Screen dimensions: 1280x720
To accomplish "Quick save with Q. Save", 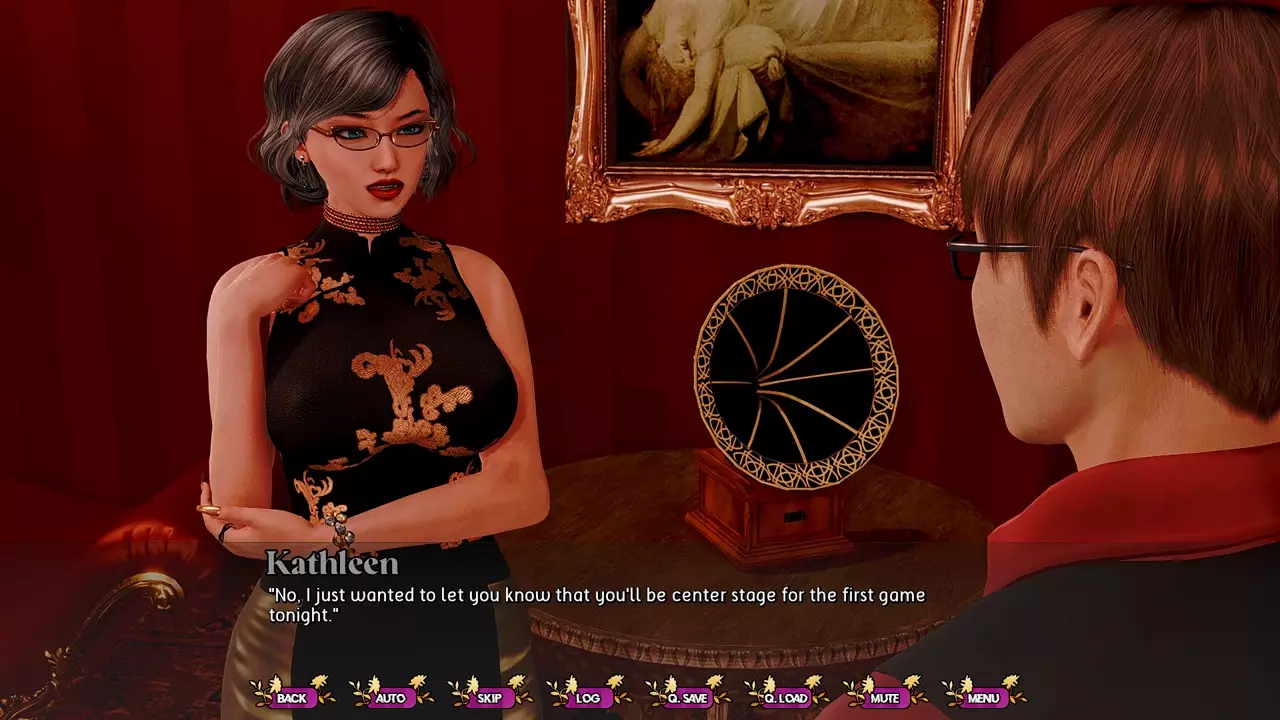I will 687,697.
